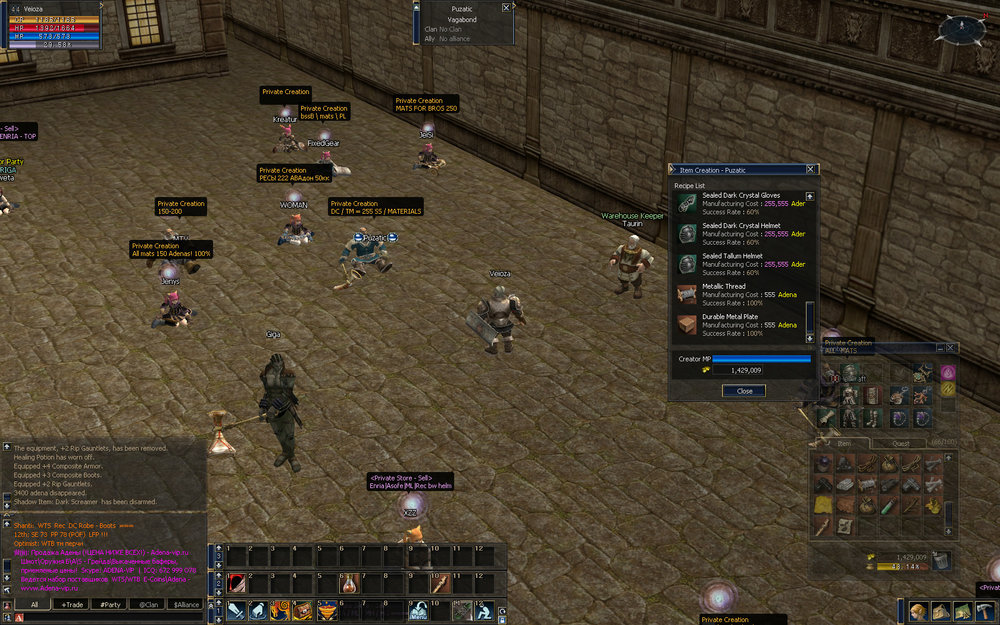The image size is (1000, 625).
Task: Close the Puzatic target window
Action: [x=506, y=7]
